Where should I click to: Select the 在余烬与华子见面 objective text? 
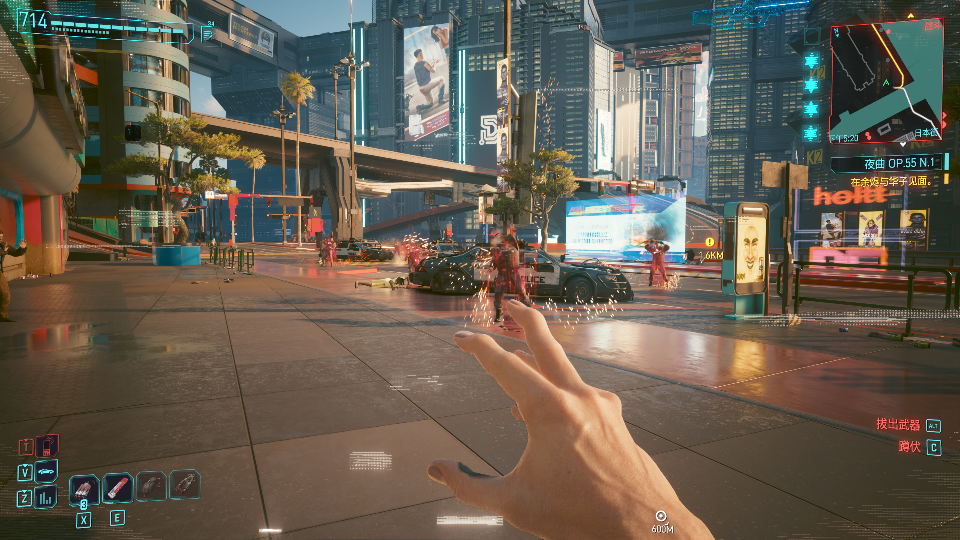[x=891, y=182]
